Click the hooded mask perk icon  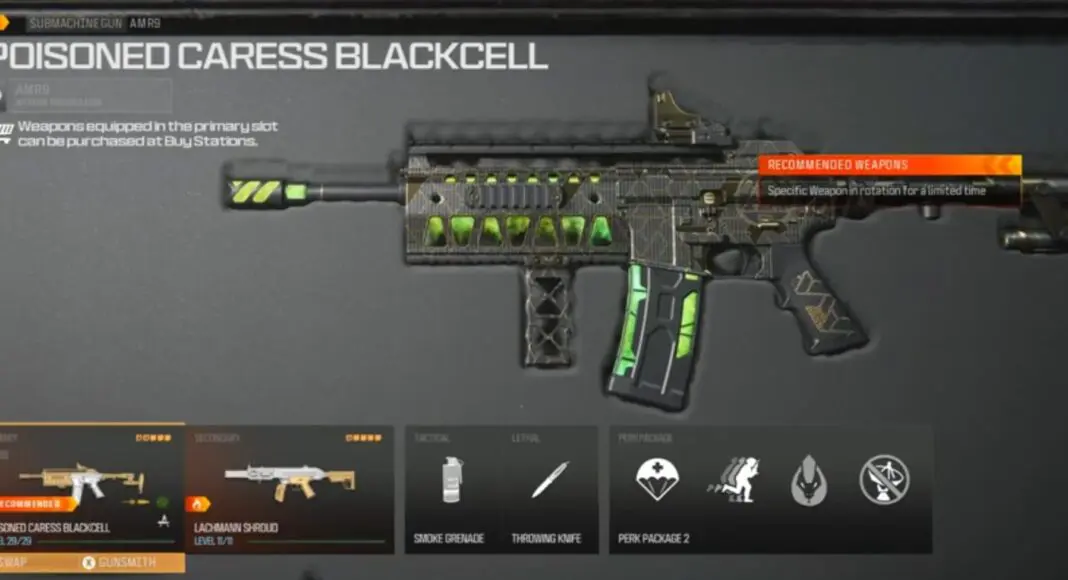[x=808, y=480]
